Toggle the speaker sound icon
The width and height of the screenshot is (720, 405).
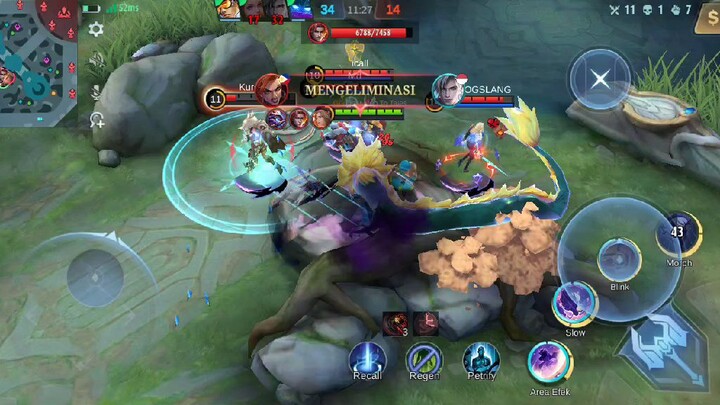pos(96,62)
